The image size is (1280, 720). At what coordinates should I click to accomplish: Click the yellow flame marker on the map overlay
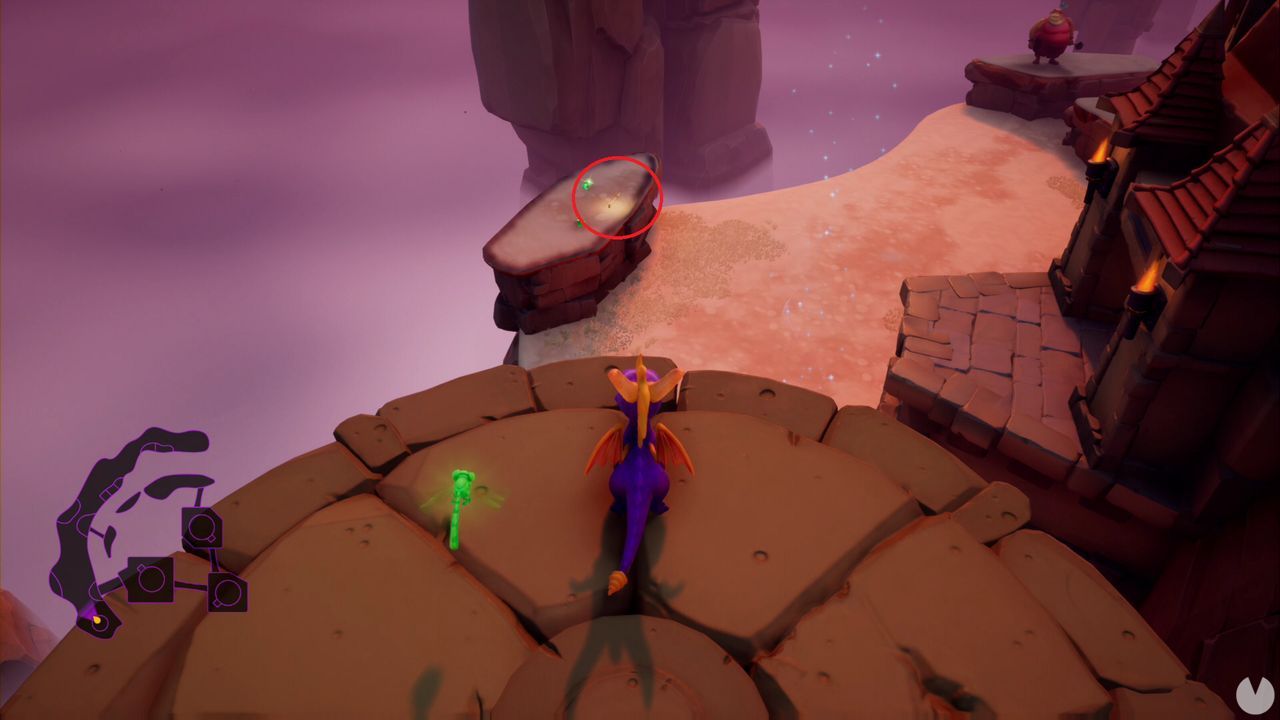pos(97,619)
